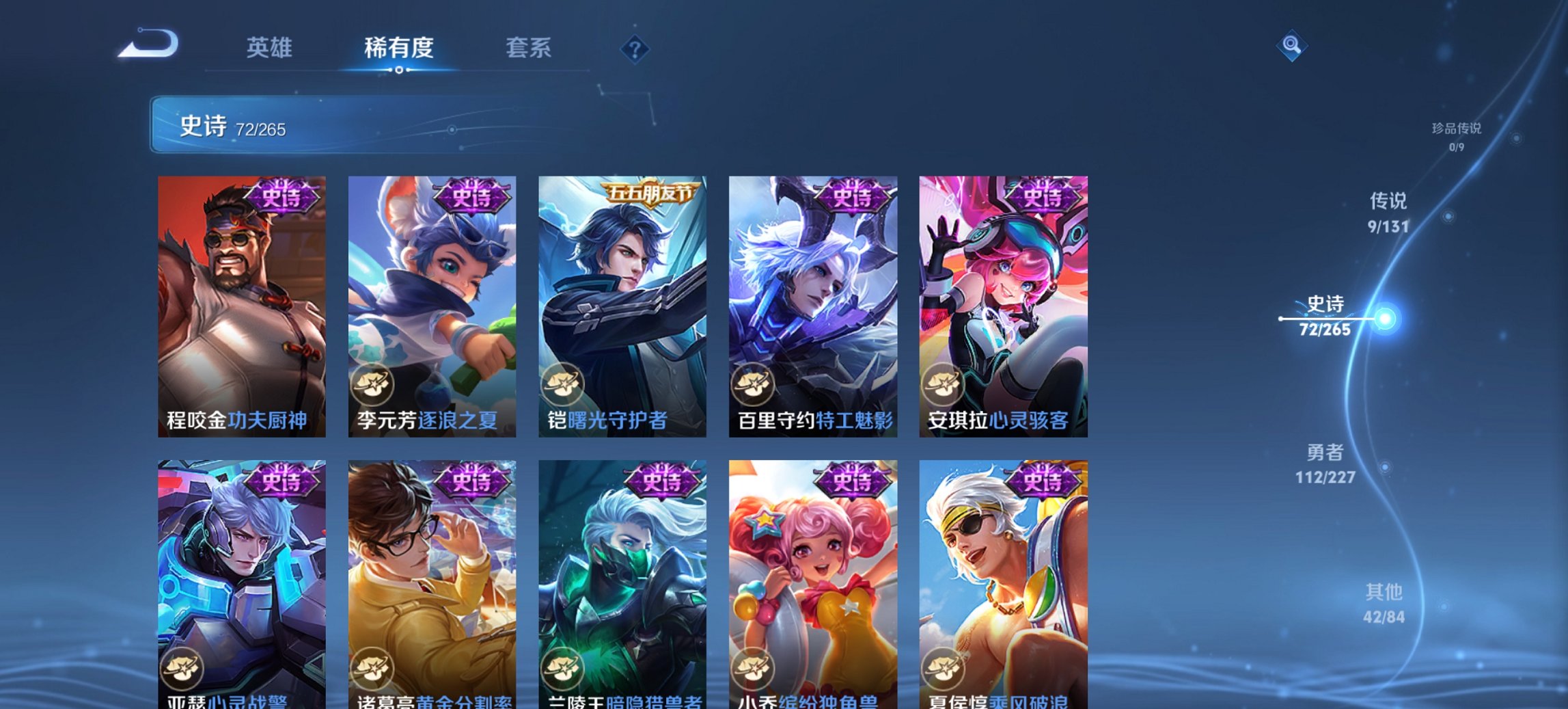Select the 稀有度 tab
The height and width of the screenshot is (709, 1568).
tap(398, 48)
